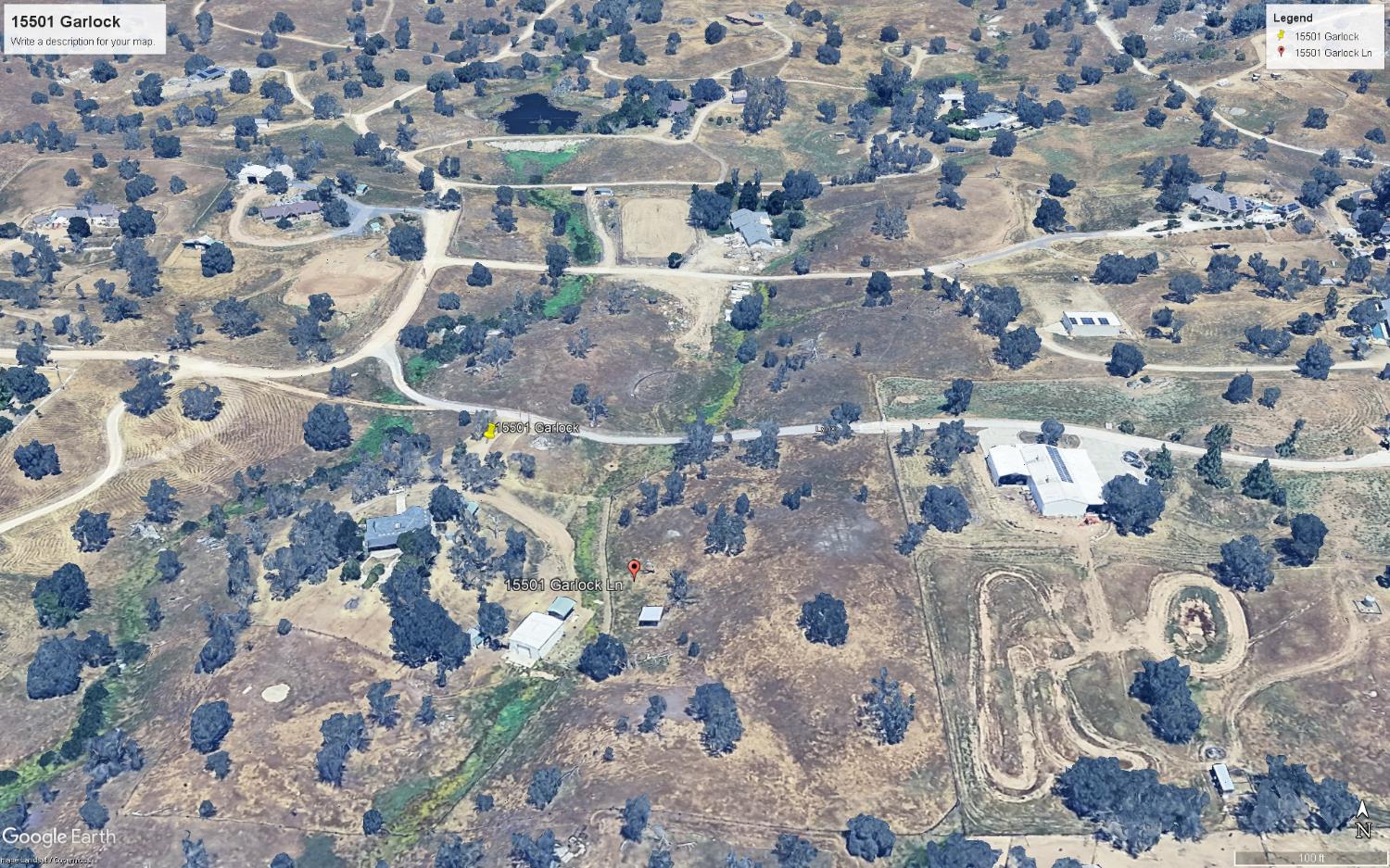
Task: Click the title card at top left
Action: coord(83,28)
